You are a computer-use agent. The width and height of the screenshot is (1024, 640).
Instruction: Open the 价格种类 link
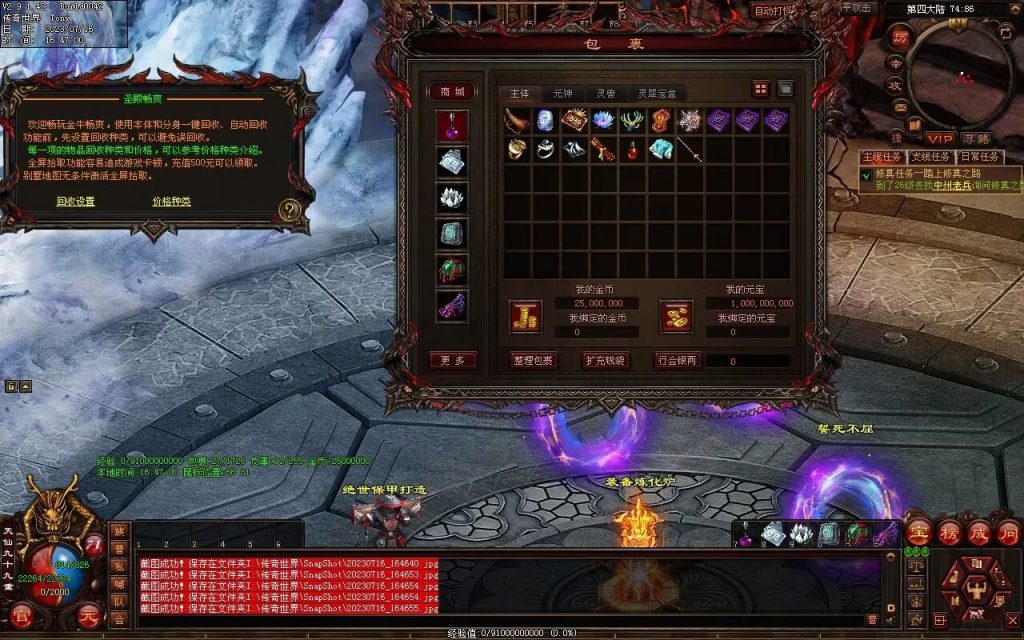click(x=171, y=201)
